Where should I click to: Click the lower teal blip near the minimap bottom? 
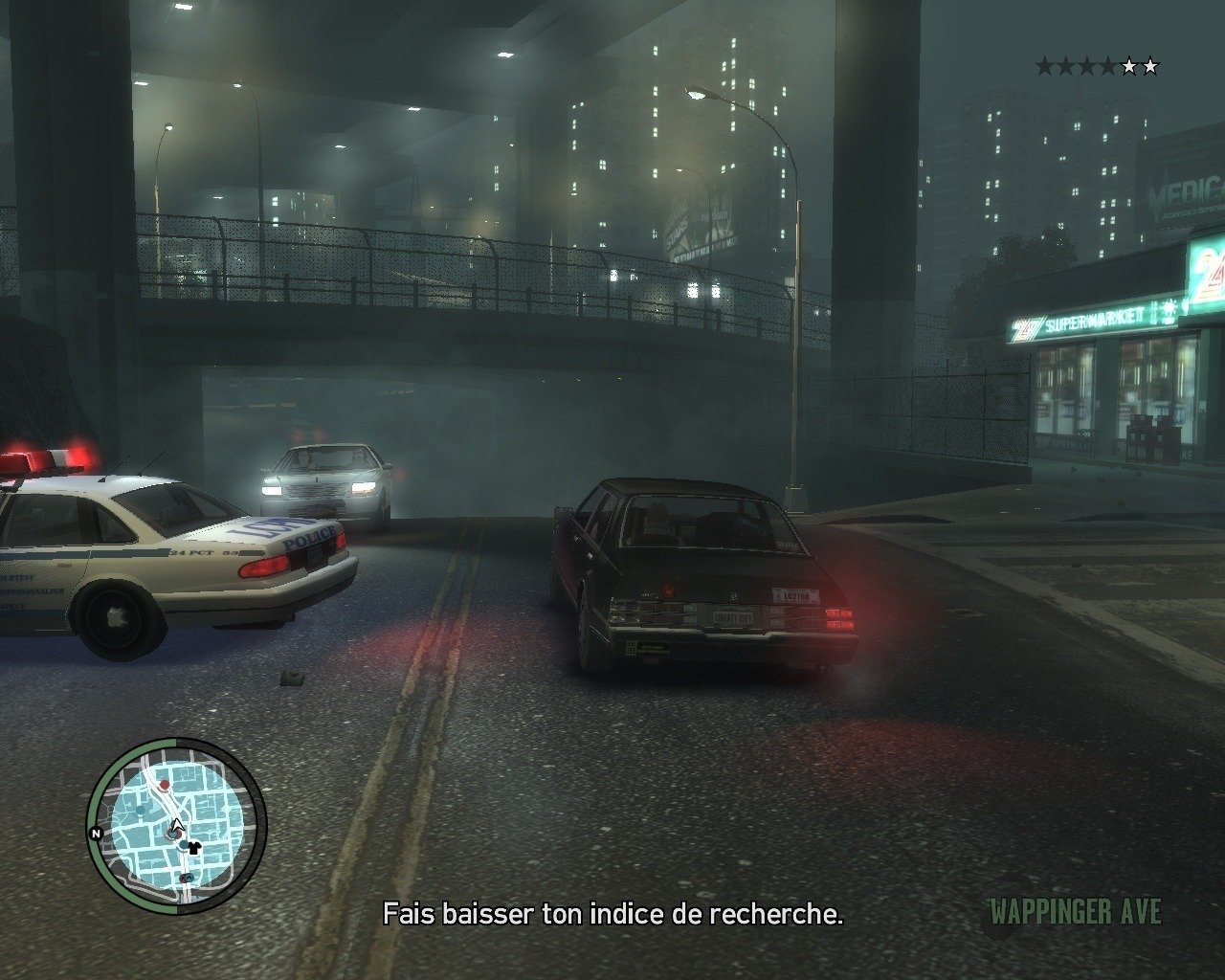click(x=188, y=877)
